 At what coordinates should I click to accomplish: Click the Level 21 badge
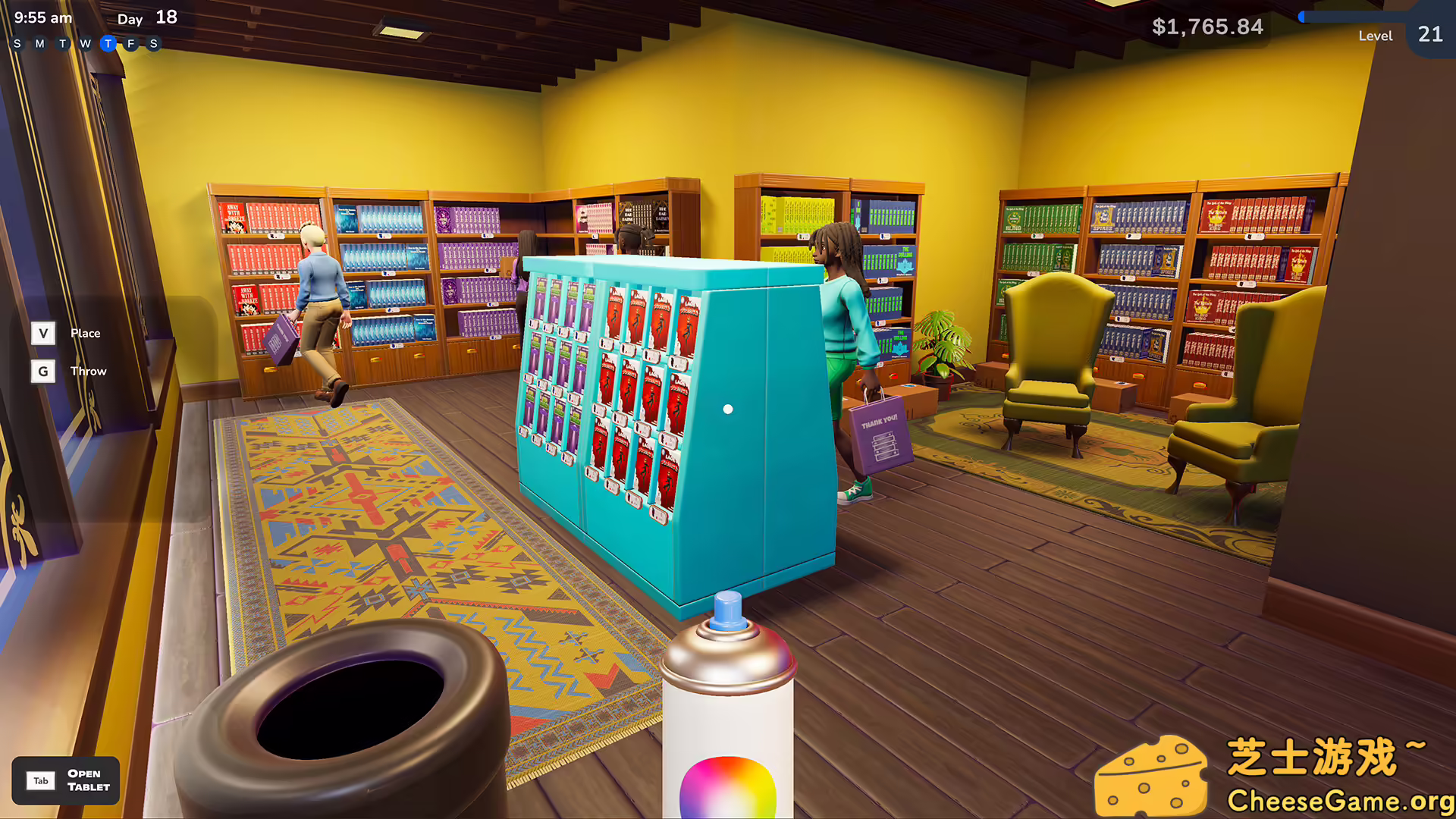point(1429,33)
